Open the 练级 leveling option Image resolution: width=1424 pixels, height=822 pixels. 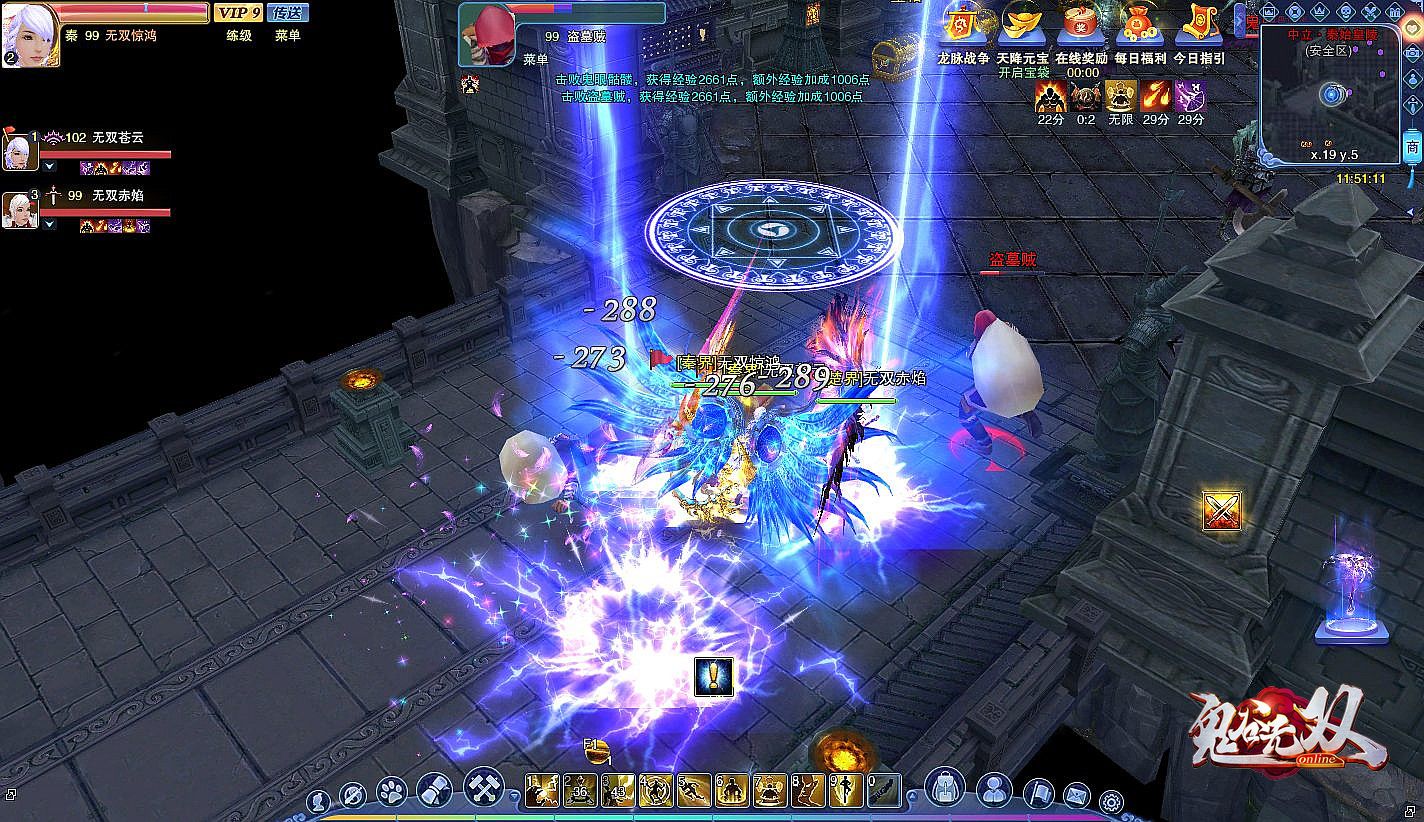point(239,35)
